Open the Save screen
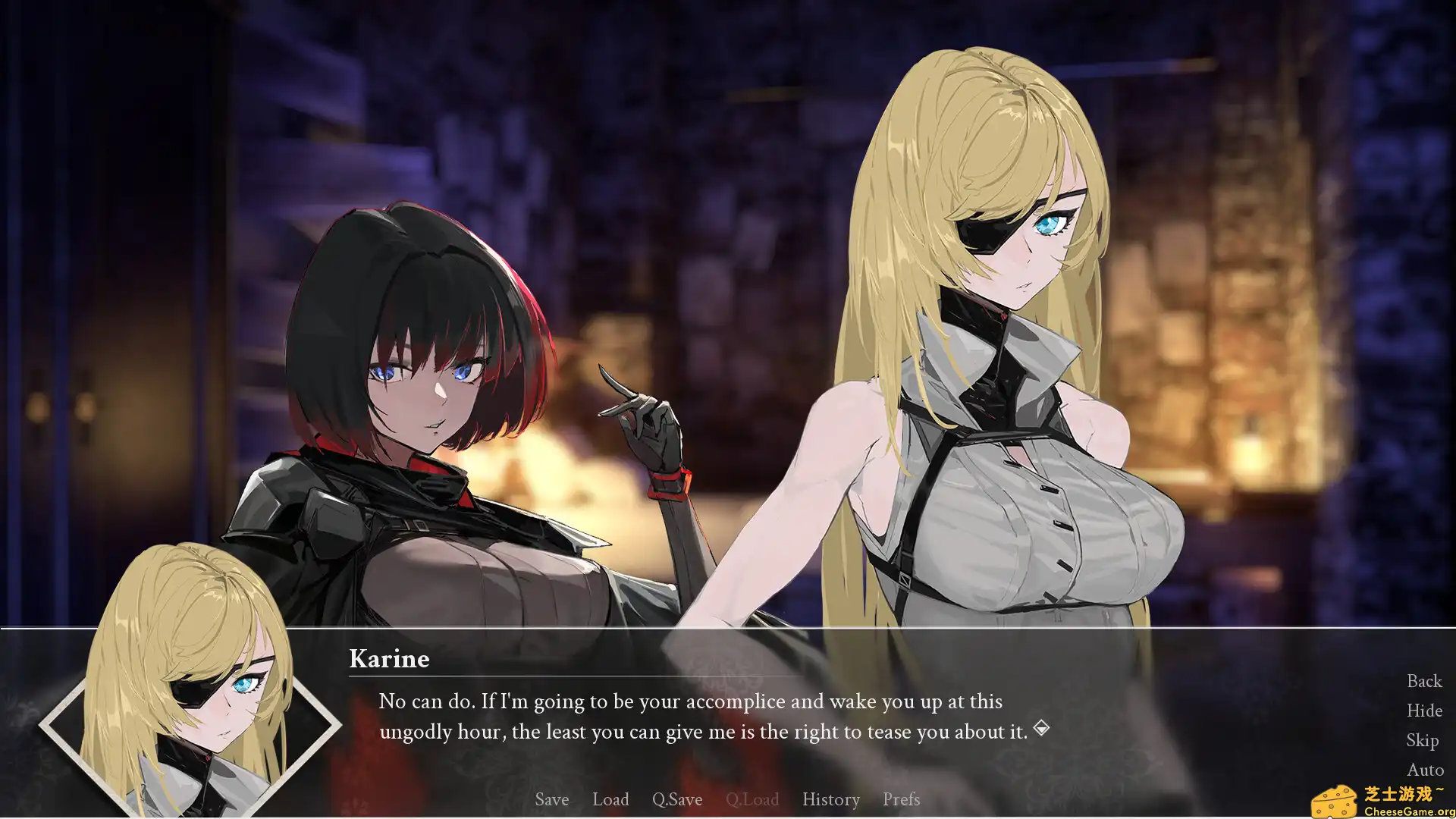The image size is (1456, 819). click(551, 799)
